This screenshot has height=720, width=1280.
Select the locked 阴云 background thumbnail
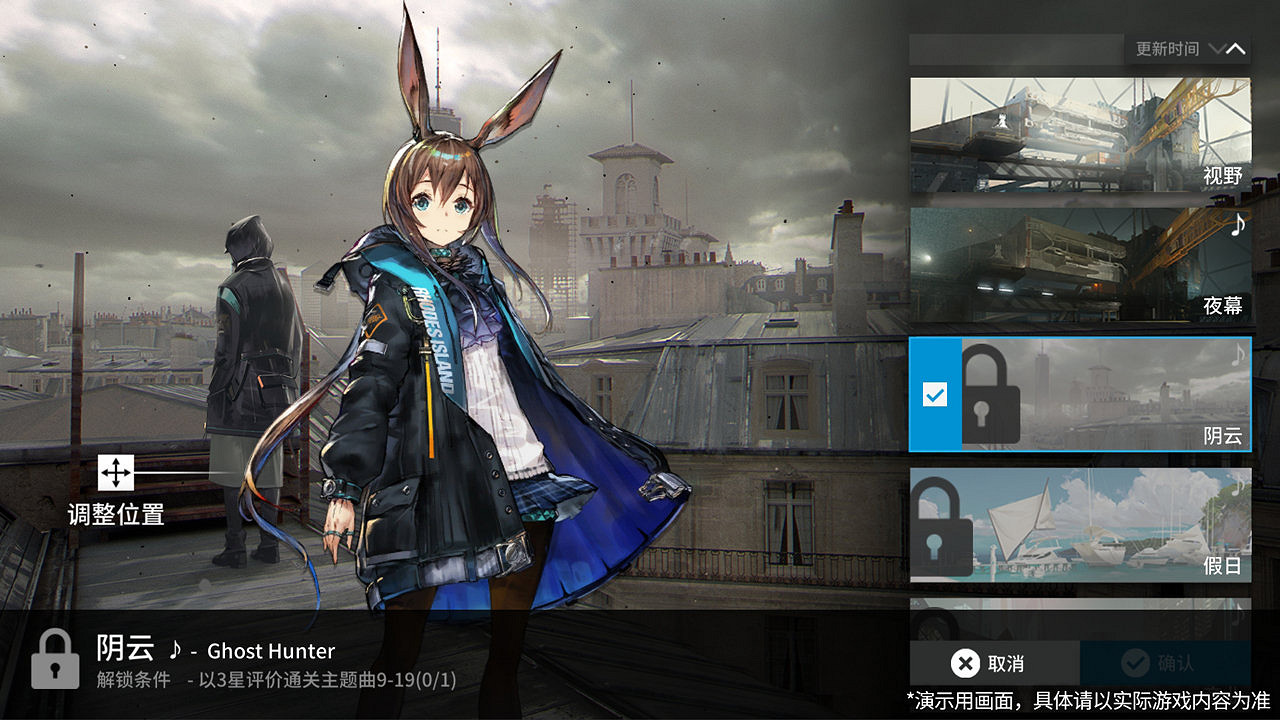click(1105, 394)
